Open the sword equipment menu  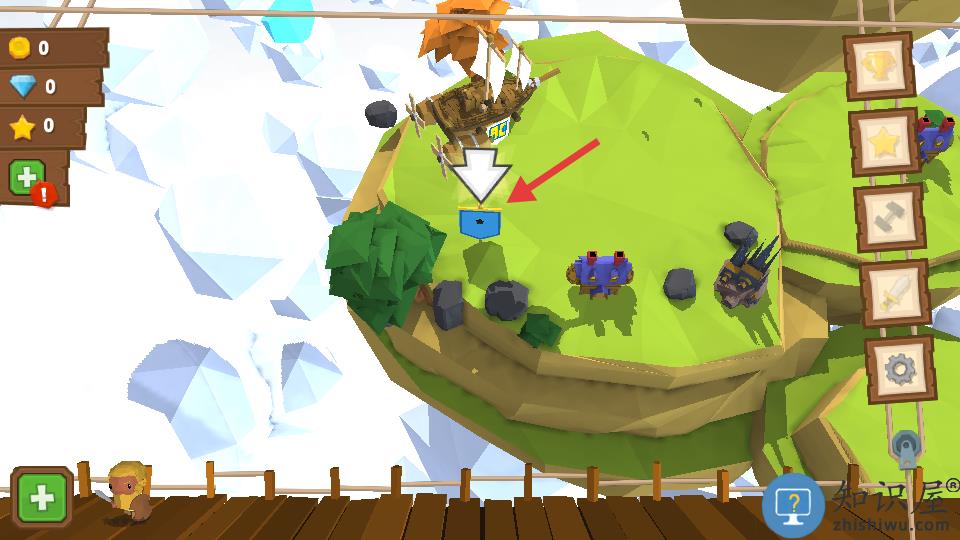895,294
